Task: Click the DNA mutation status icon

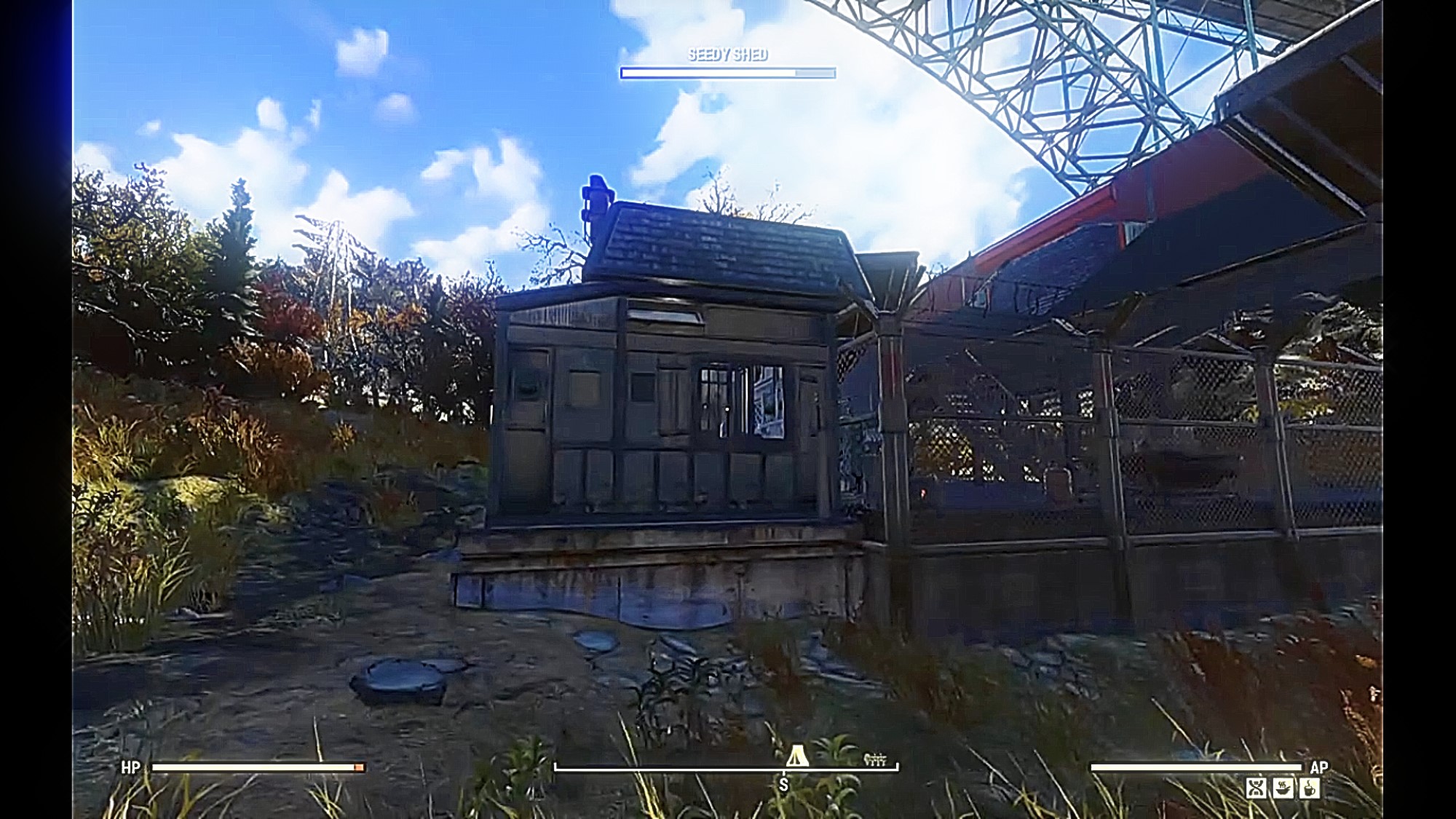Action: point(1256,788)
